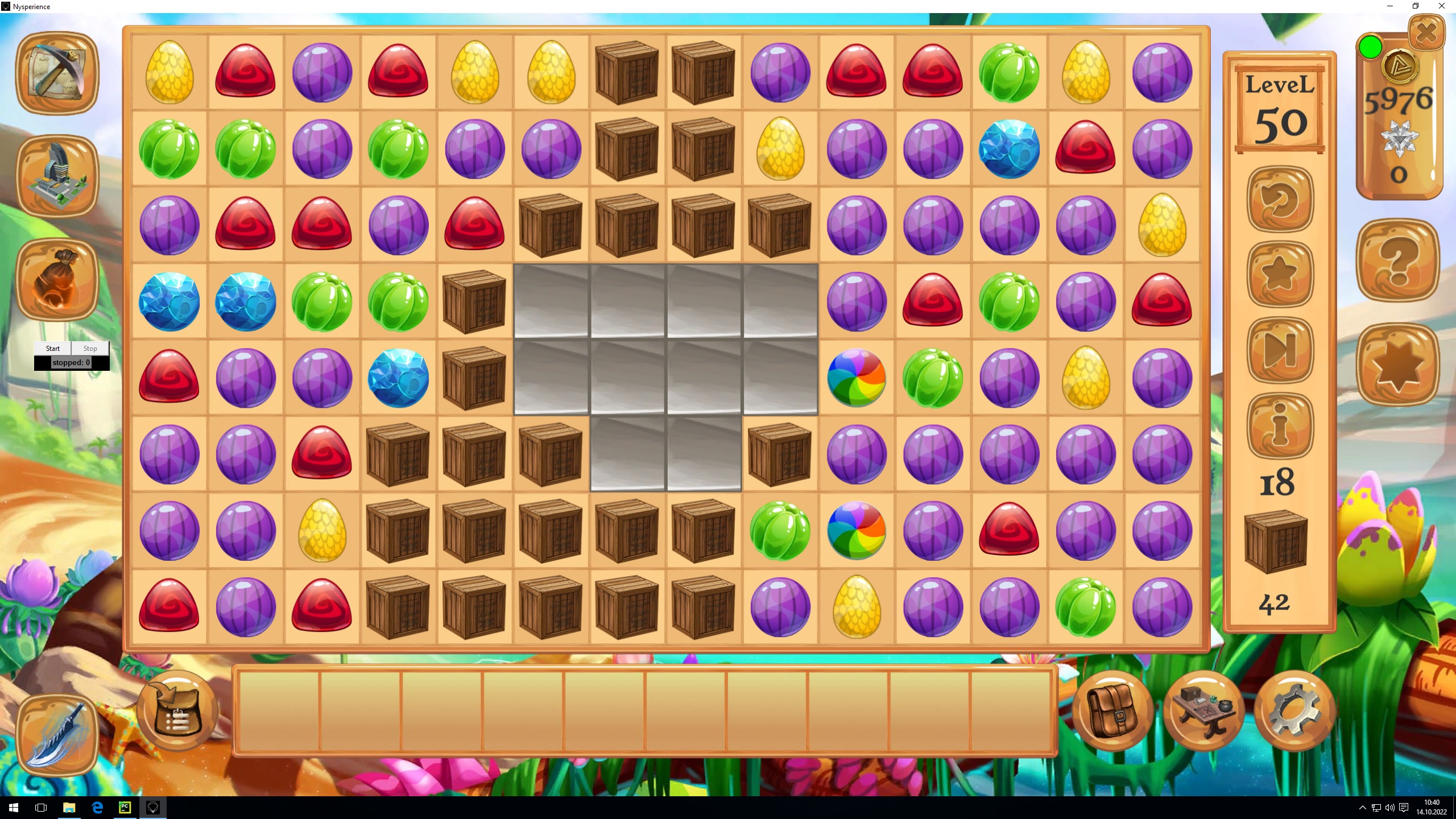The height and width of the screenshot is (819, 1456).
Task: Skip forward with the next-track button
Action: point(1280,350)
